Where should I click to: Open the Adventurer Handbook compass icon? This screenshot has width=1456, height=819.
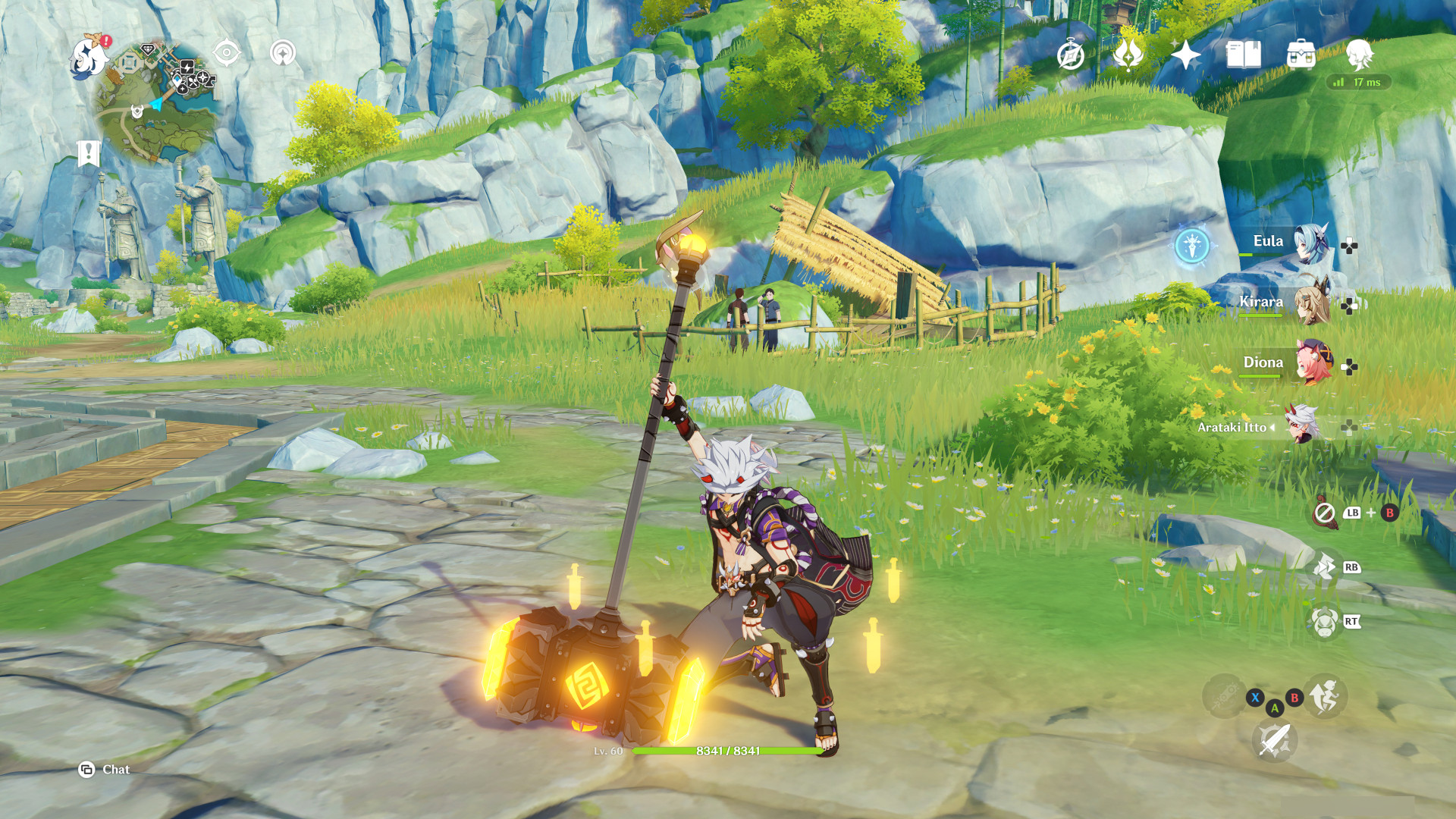[x=1070, y=55]
